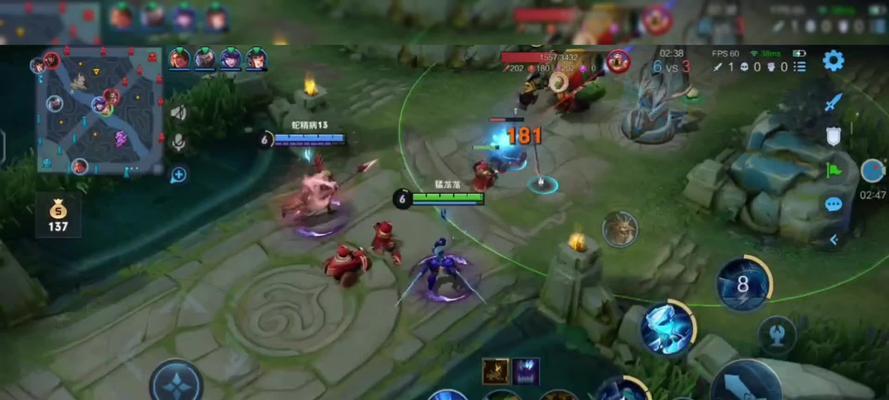
Task: Tap the tower target lock button
Action: click(776, 335)
